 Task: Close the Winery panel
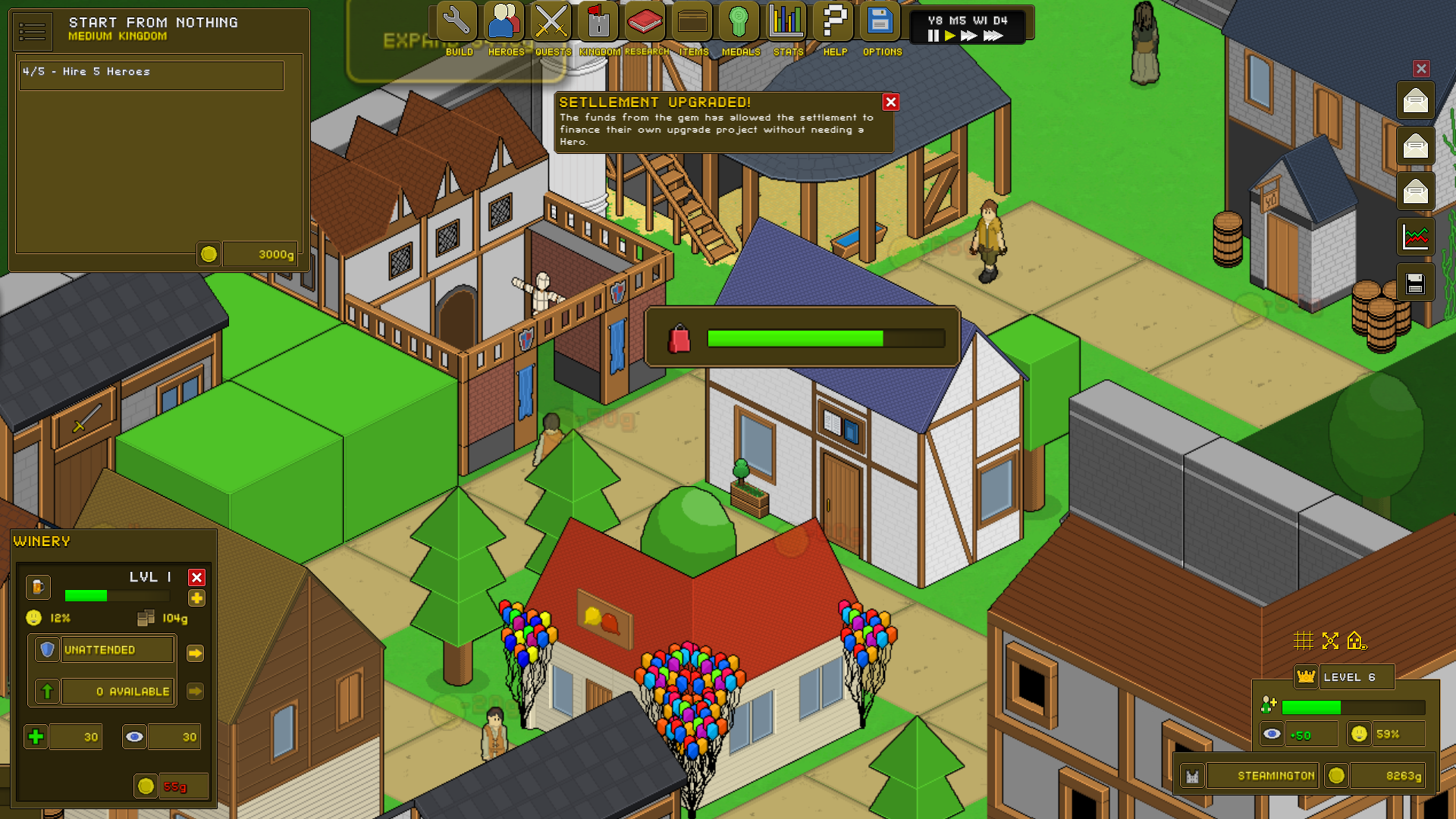coord(196,578)
